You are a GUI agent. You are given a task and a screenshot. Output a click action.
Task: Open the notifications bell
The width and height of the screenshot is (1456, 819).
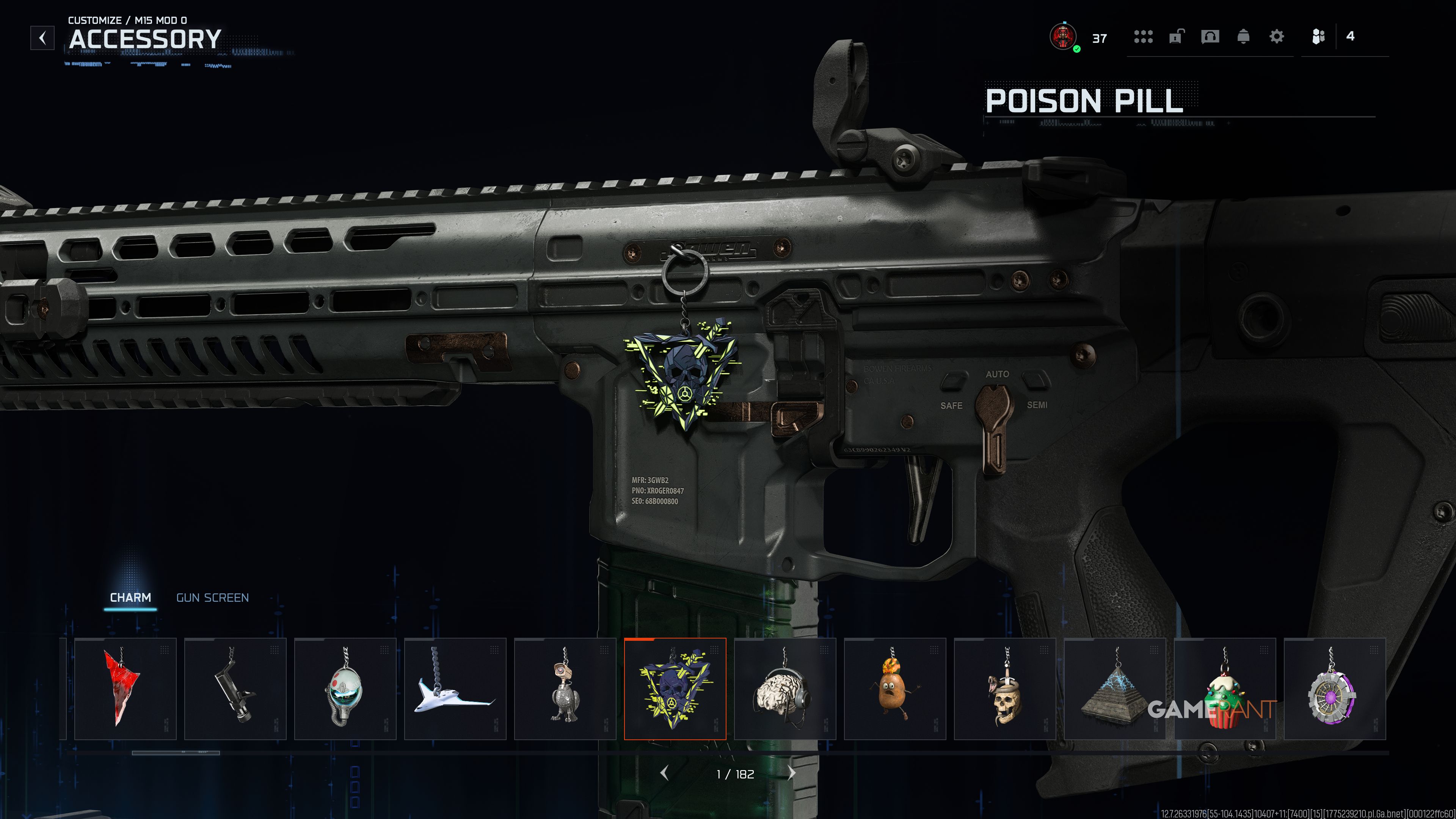pyautogui.click(x=1243, y=37)
